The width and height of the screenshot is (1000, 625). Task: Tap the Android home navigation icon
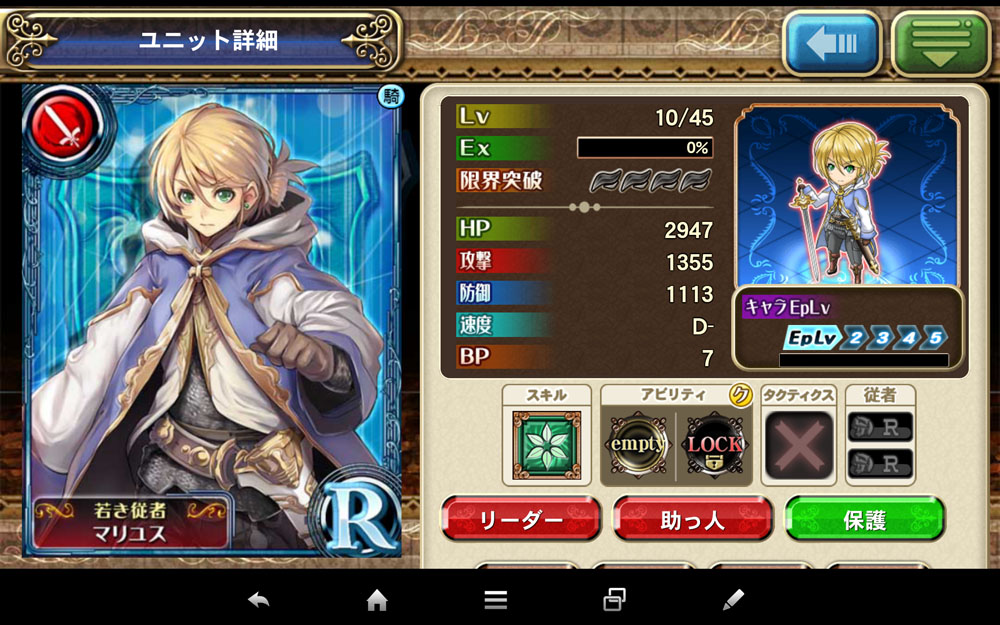377,600
